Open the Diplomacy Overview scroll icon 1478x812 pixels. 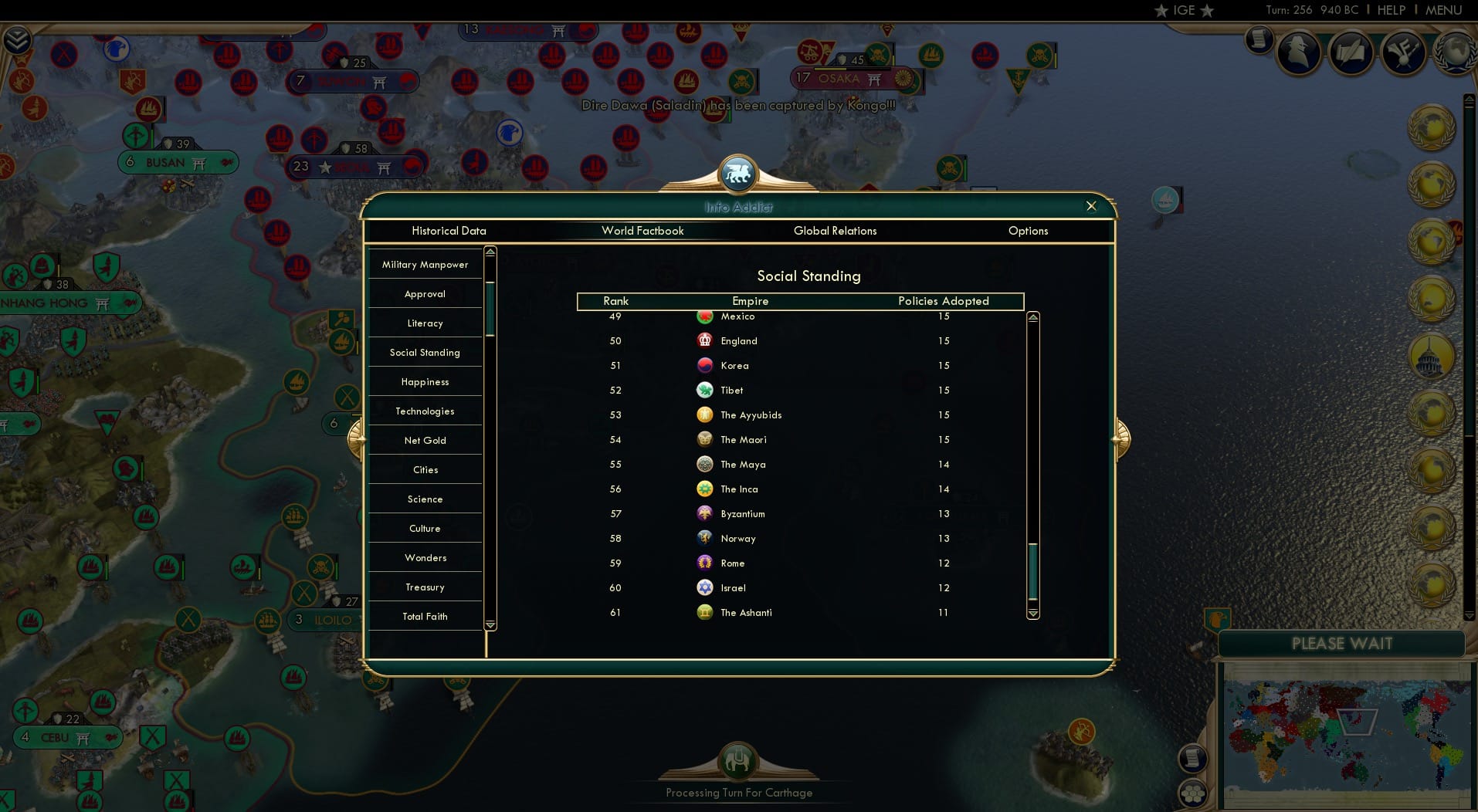[1351, 52]
